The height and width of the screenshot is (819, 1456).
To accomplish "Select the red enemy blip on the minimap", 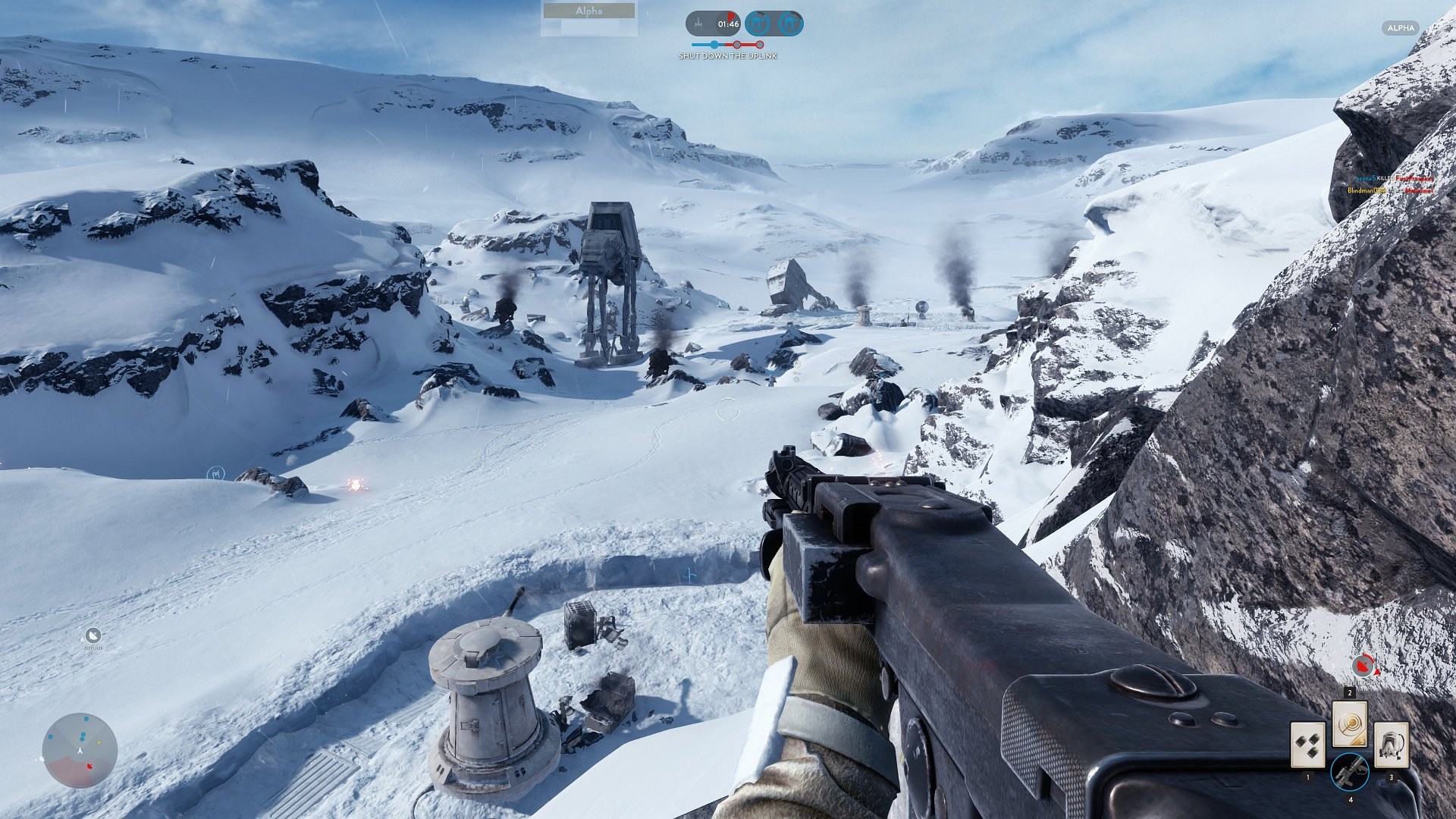I will 89,766.
